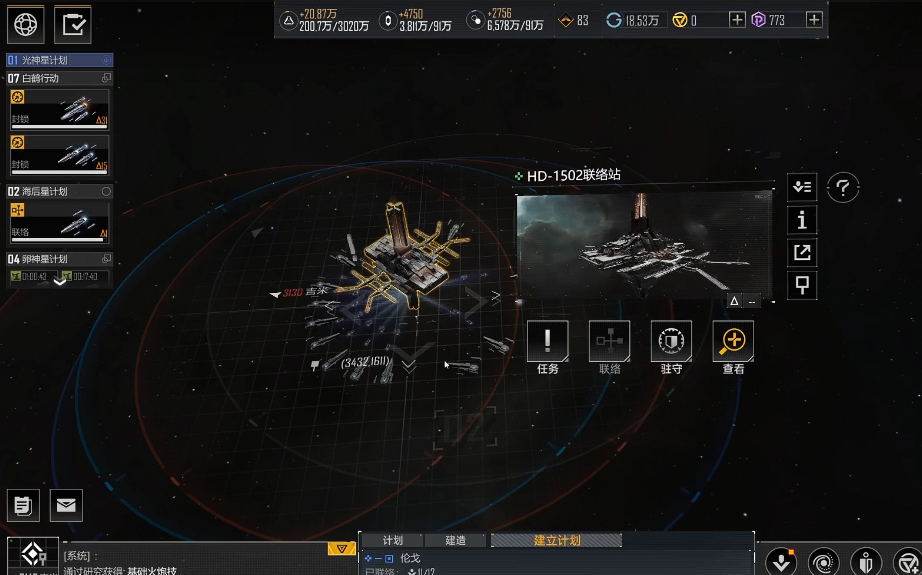The height and width of the screenshot is (575, 922).
Task: Place a bookmark pin on the station
Action: (x=801, y=285)
